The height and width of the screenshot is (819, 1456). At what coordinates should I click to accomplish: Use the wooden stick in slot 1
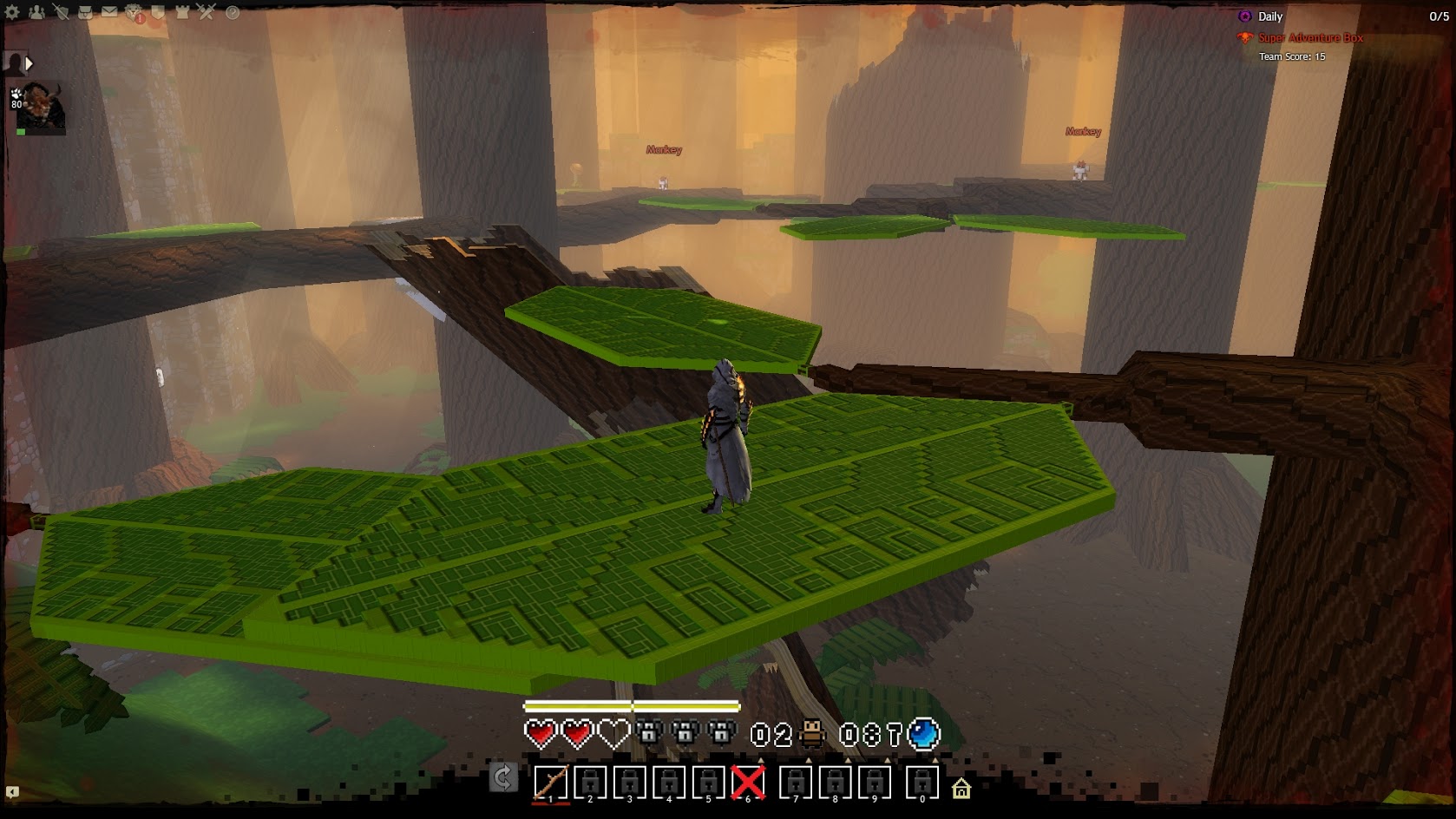tap(551, 782)
